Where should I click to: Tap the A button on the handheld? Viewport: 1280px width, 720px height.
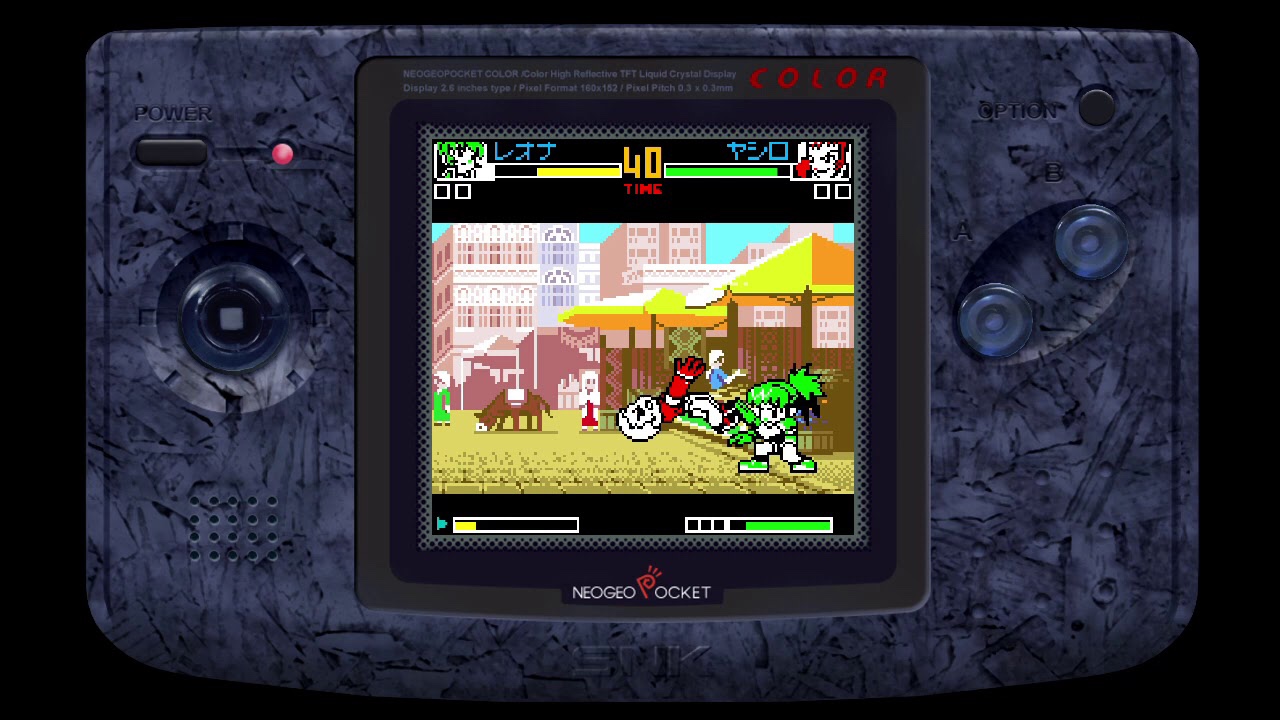[995, 320]
